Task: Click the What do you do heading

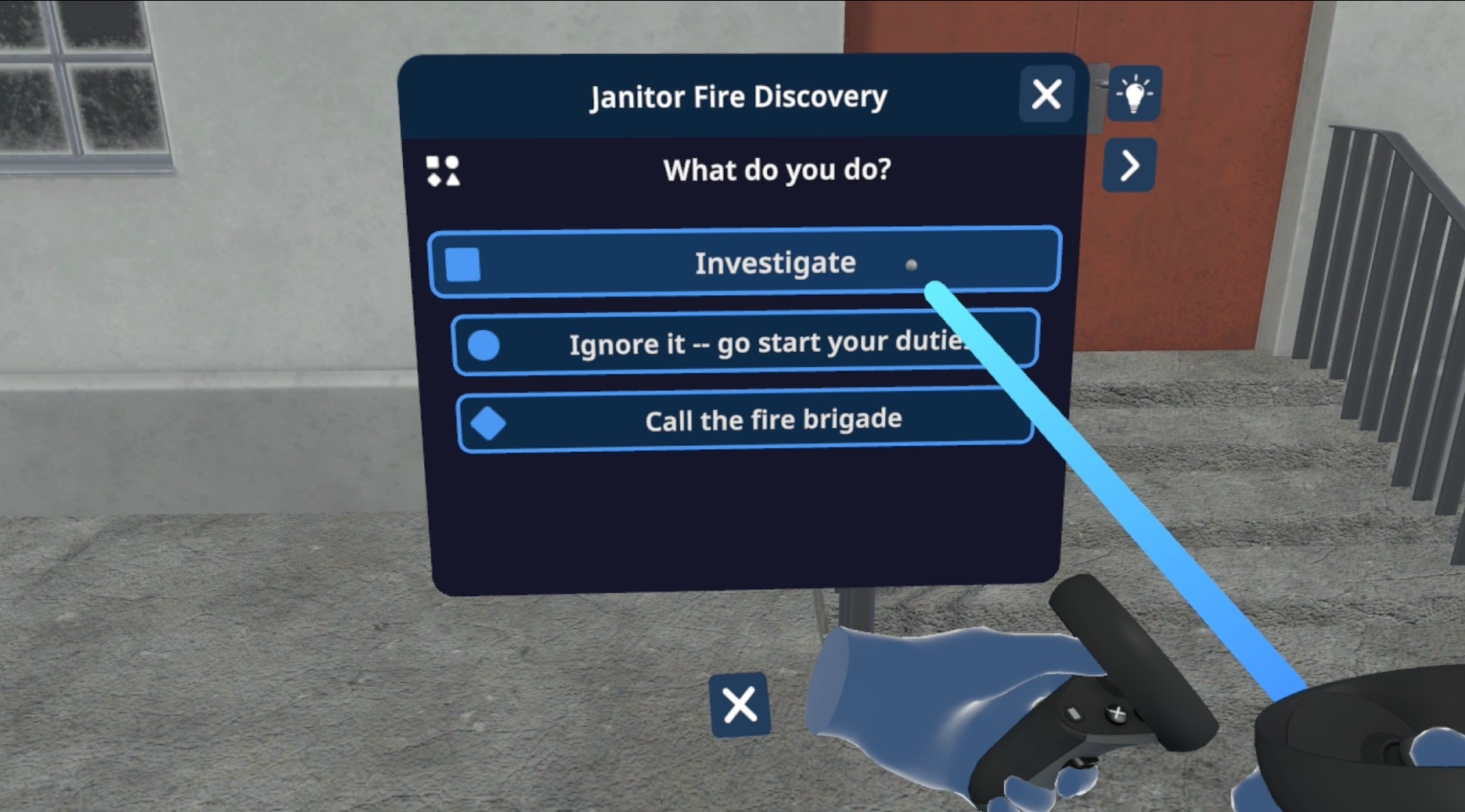Action: (x=776, y=170)
